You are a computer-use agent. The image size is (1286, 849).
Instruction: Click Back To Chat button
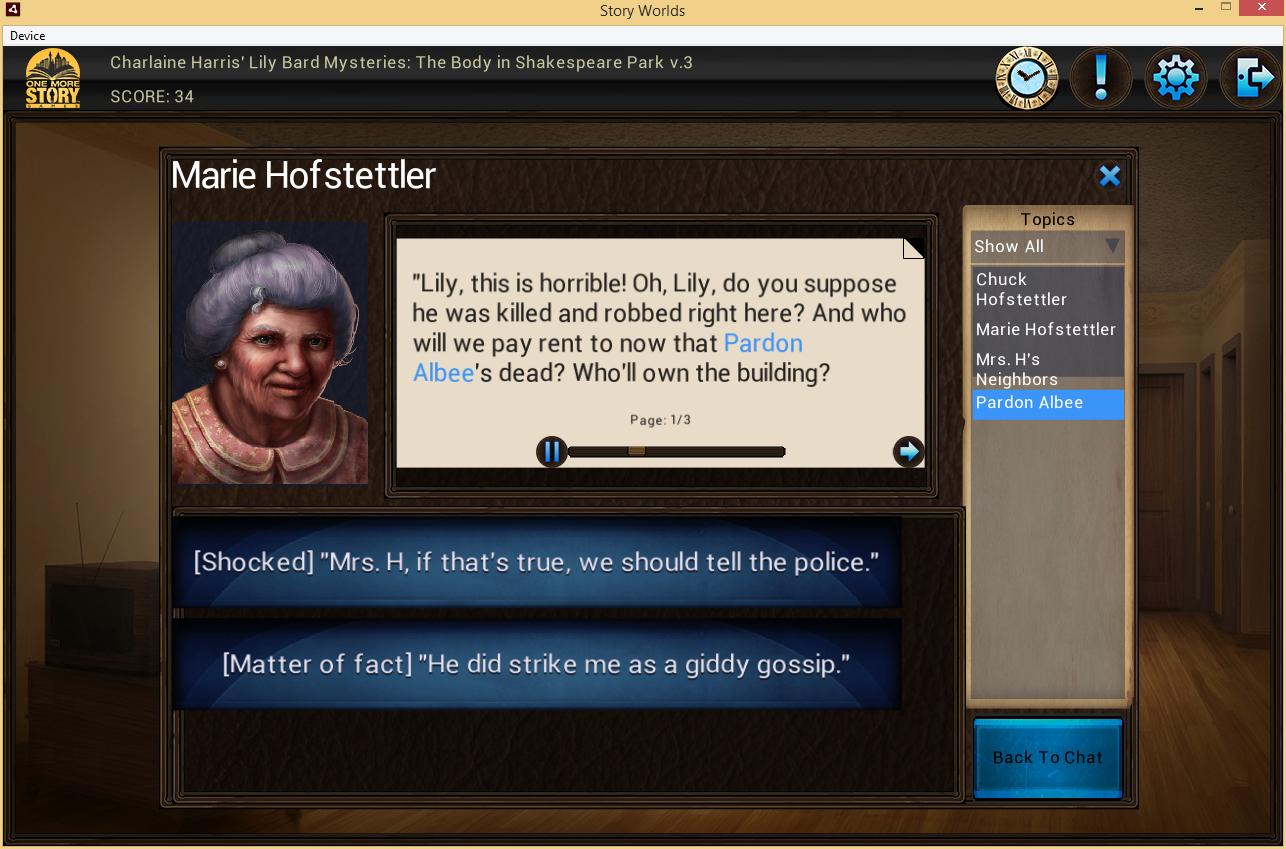point(1047,757)
